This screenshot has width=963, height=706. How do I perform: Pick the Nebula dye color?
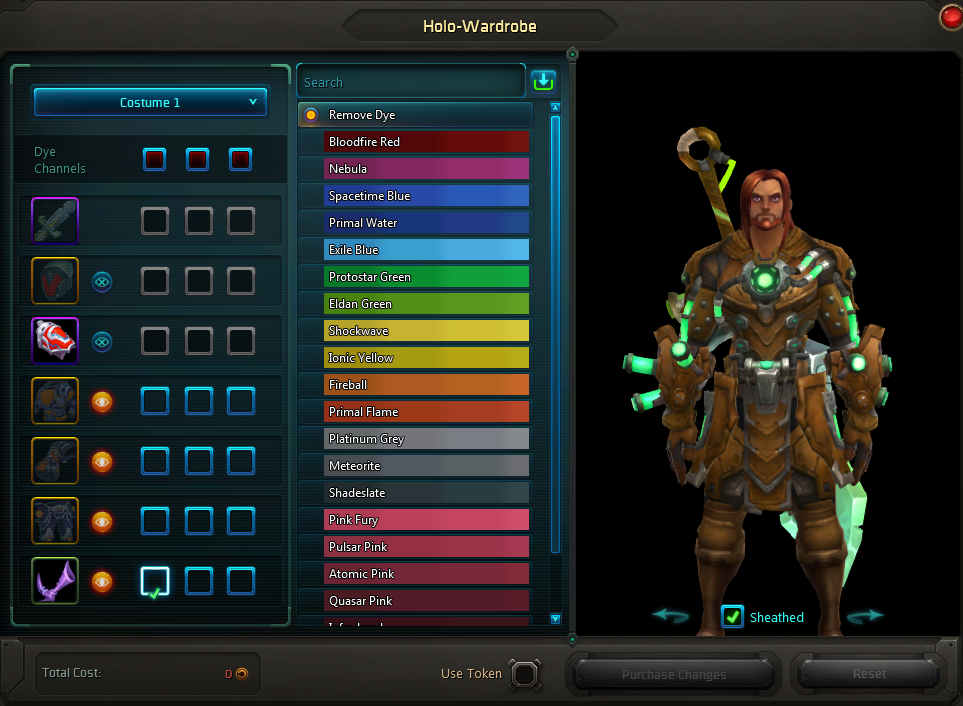coord(426,169)
